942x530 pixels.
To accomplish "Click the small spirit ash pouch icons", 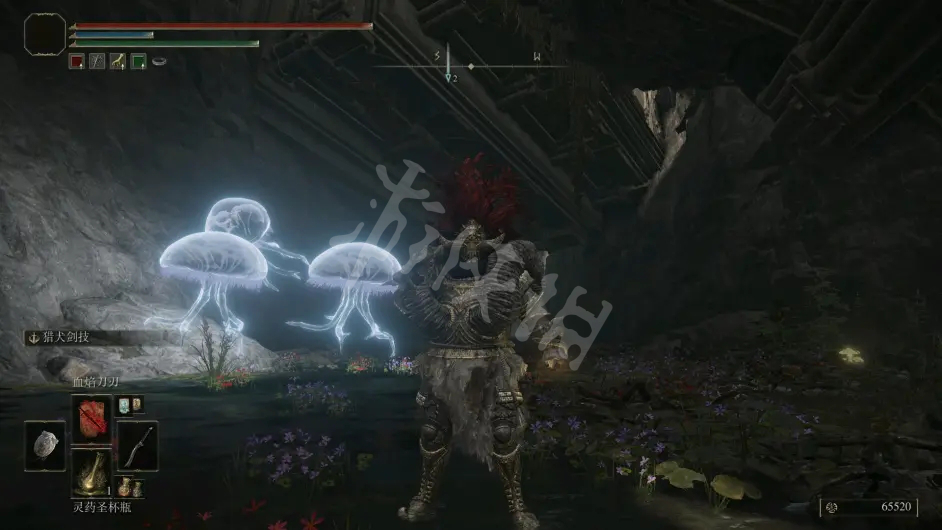I will pyautogui.click(x=130, y=405).
